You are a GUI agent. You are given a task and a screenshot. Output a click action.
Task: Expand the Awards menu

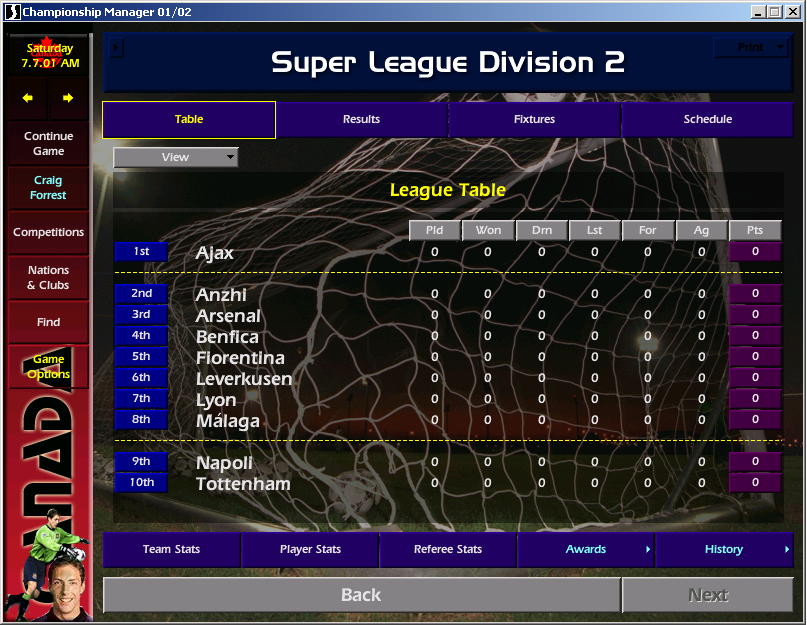[x=586, y=549]
